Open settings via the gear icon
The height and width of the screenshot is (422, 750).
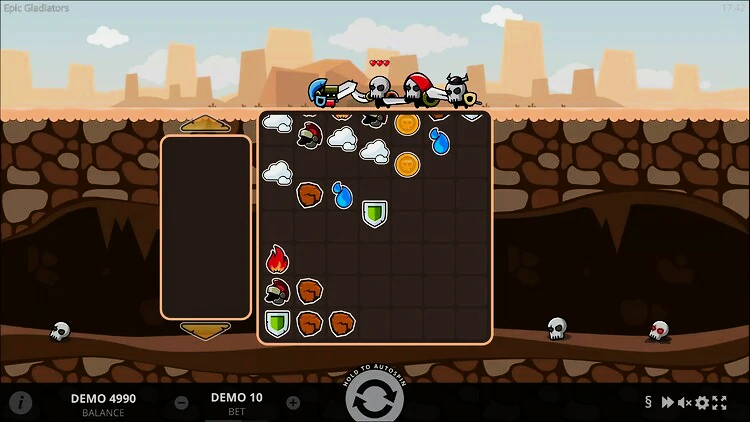(x=702, y=403)
